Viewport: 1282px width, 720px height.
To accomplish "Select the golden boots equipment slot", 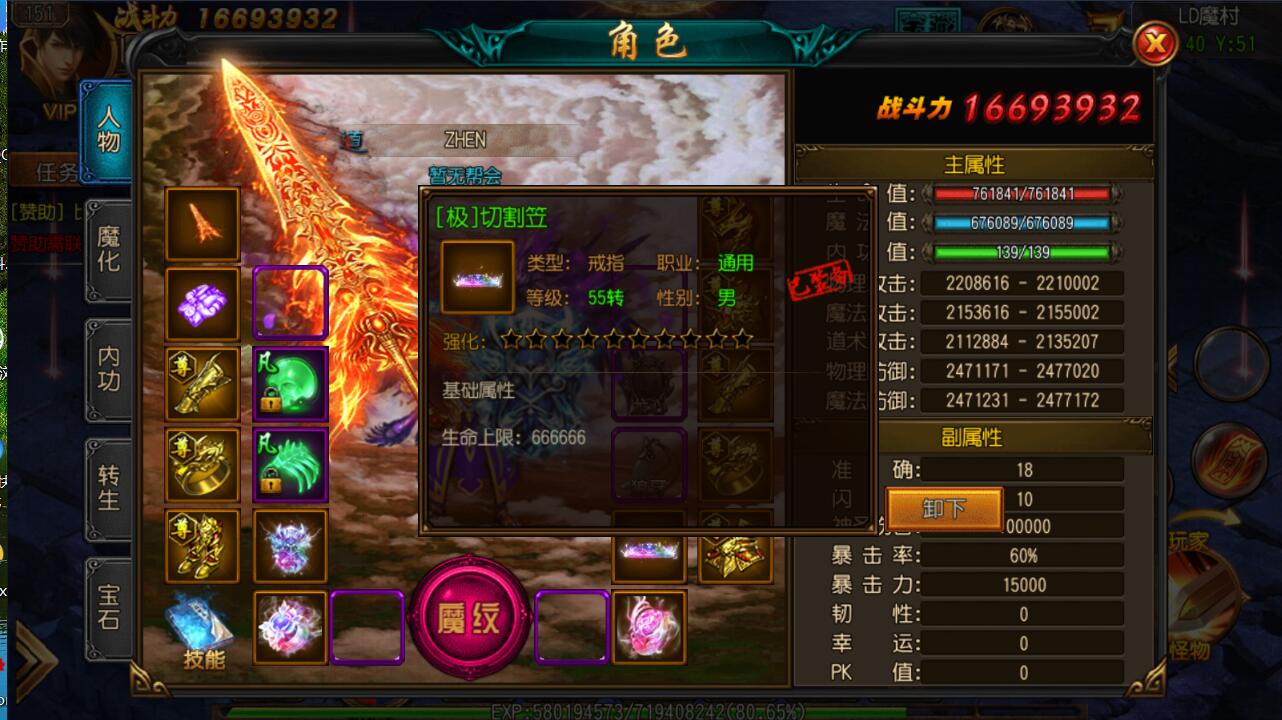I will click(203, 546).
